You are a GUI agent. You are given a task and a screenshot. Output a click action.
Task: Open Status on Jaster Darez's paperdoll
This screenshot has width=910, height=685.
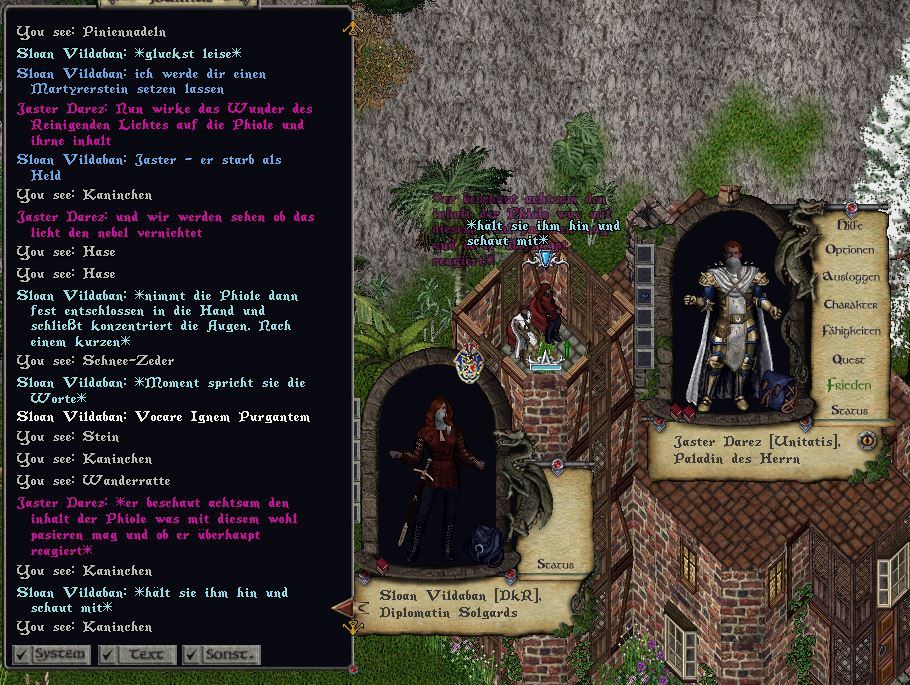pos(849,410)
